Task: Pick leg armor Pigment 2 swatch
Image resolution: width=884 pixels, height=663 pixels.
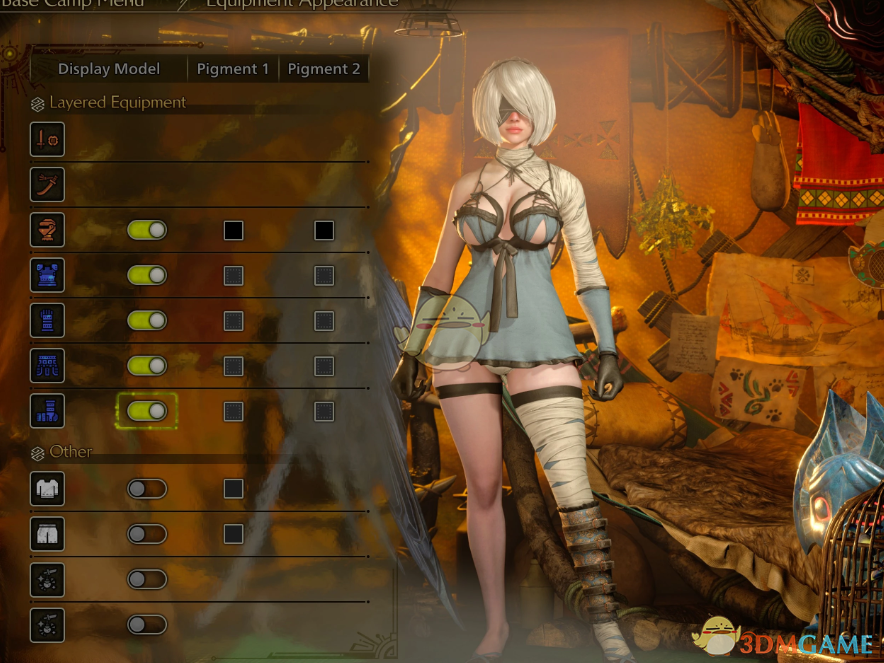Action: pyautogui.click(x=324, y=410)
